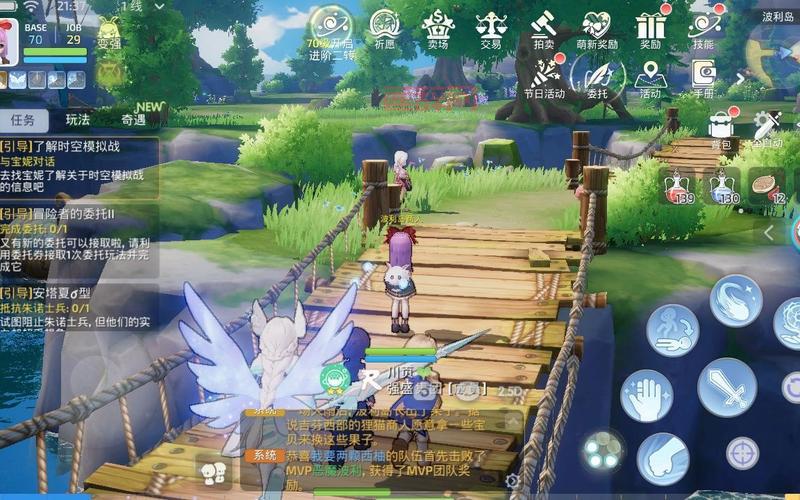Open the 技能 skills menu

(703, 28)
